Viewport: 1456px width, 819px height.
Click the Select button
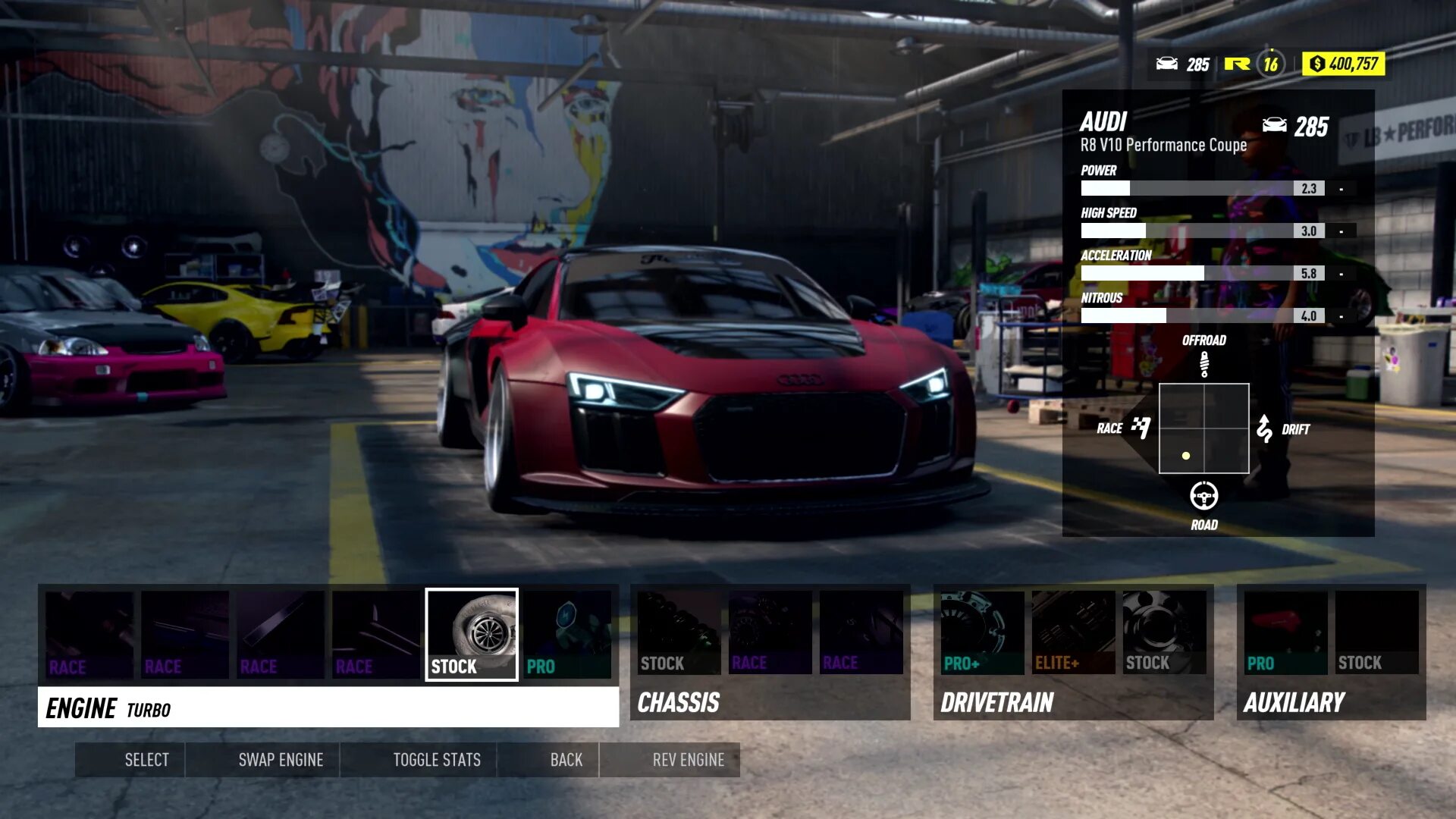[x=146, y=760]
